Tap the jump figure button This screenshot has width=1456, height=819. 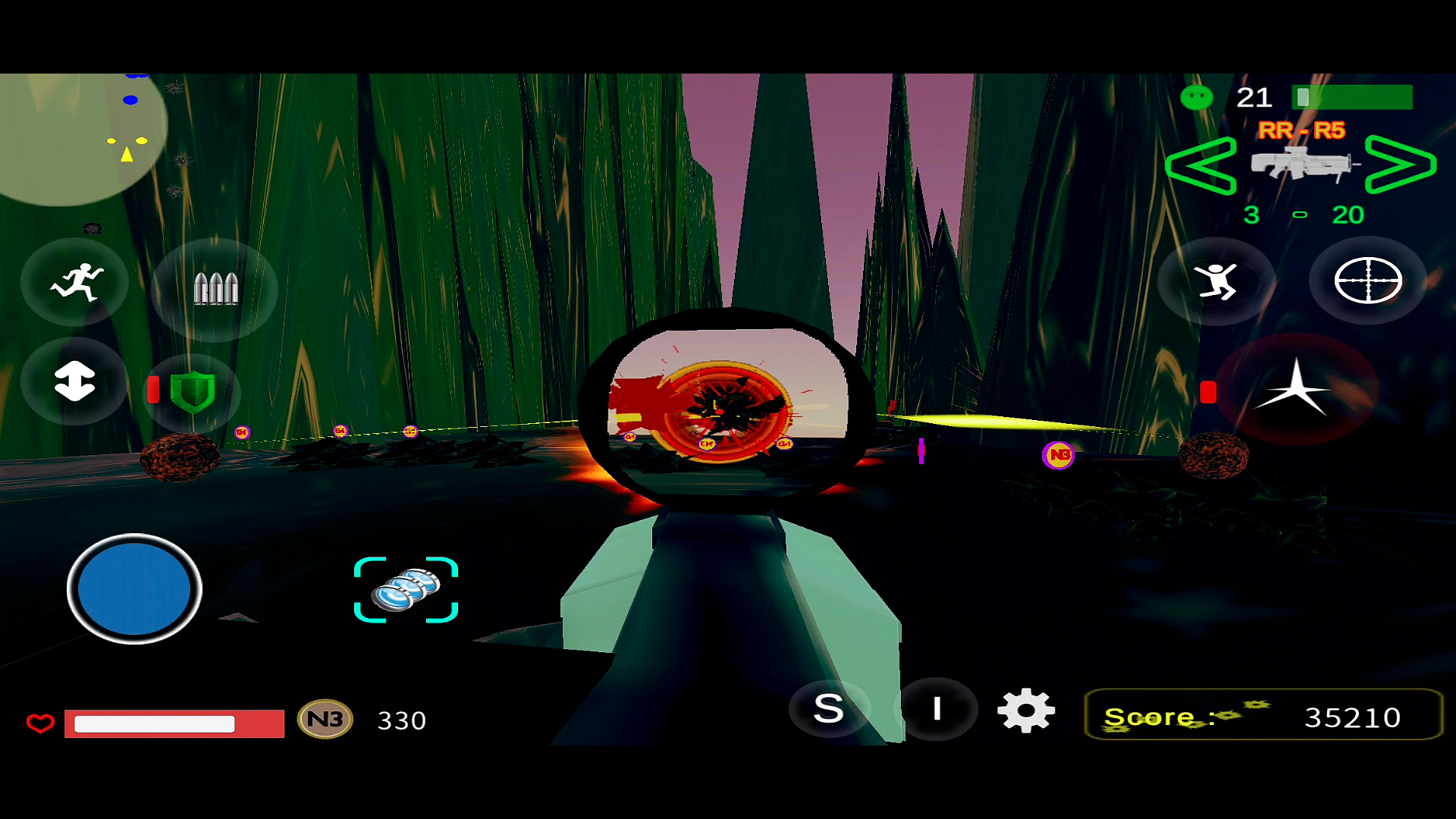click(1216, 281)
